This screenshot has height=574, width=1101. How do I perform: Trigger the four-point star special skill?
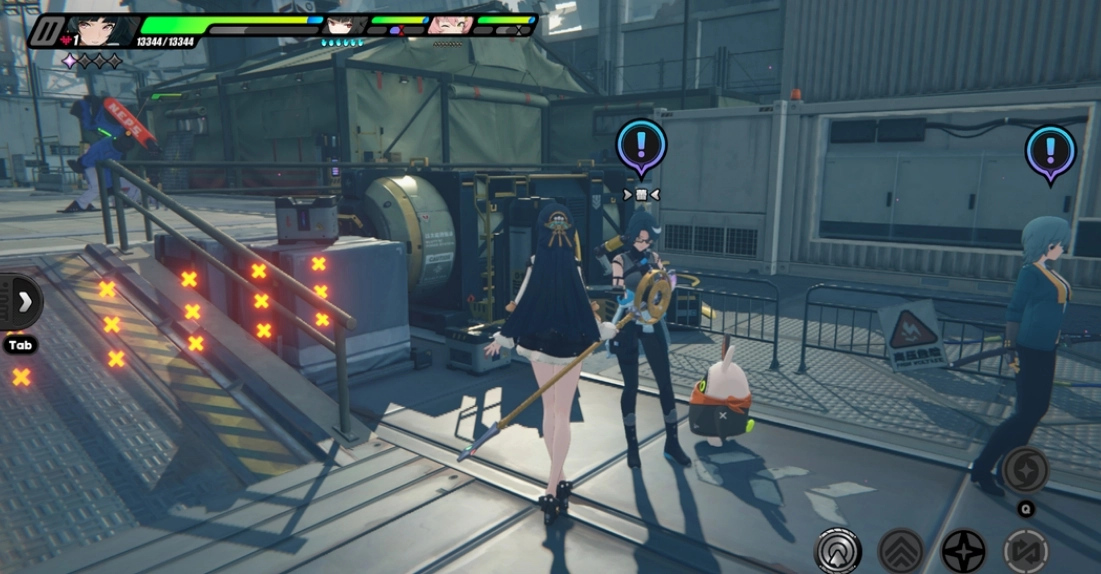[963, 551]
